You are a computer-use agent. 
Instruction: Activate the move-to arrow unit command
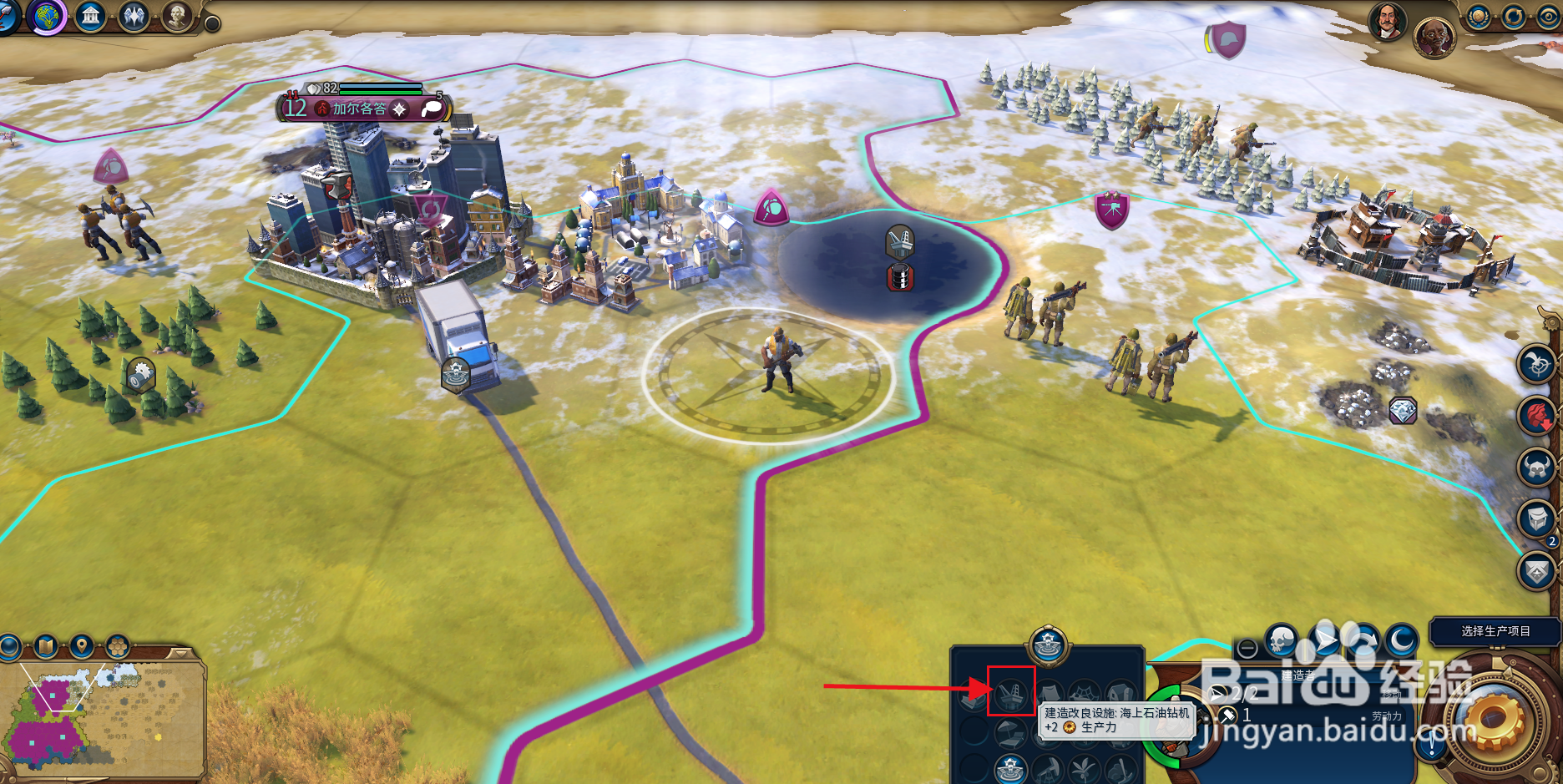pos(1323,640)
